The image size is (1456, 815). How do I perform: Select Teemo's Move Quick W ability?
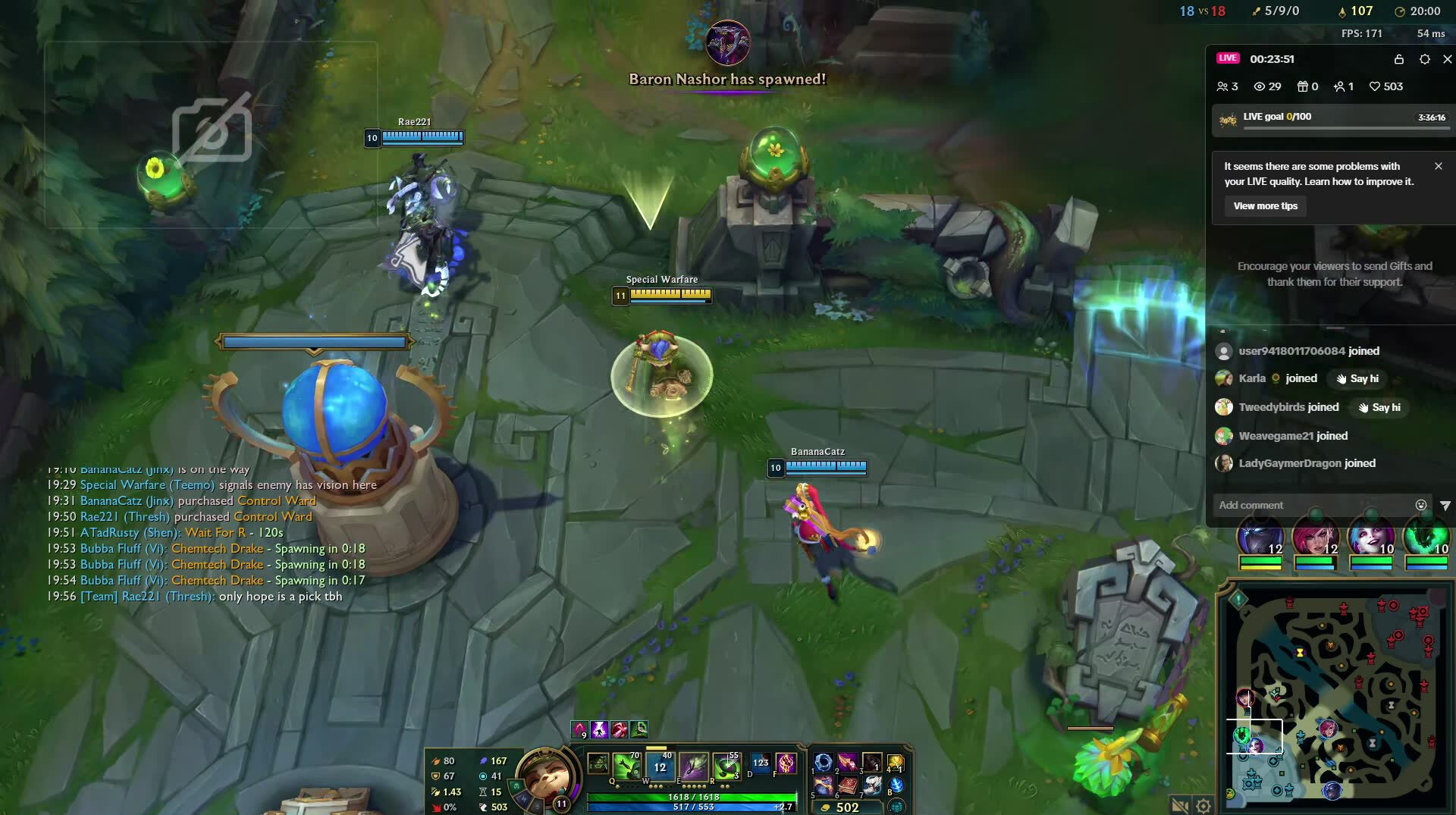pyautogui.click(x=660, y=766)
